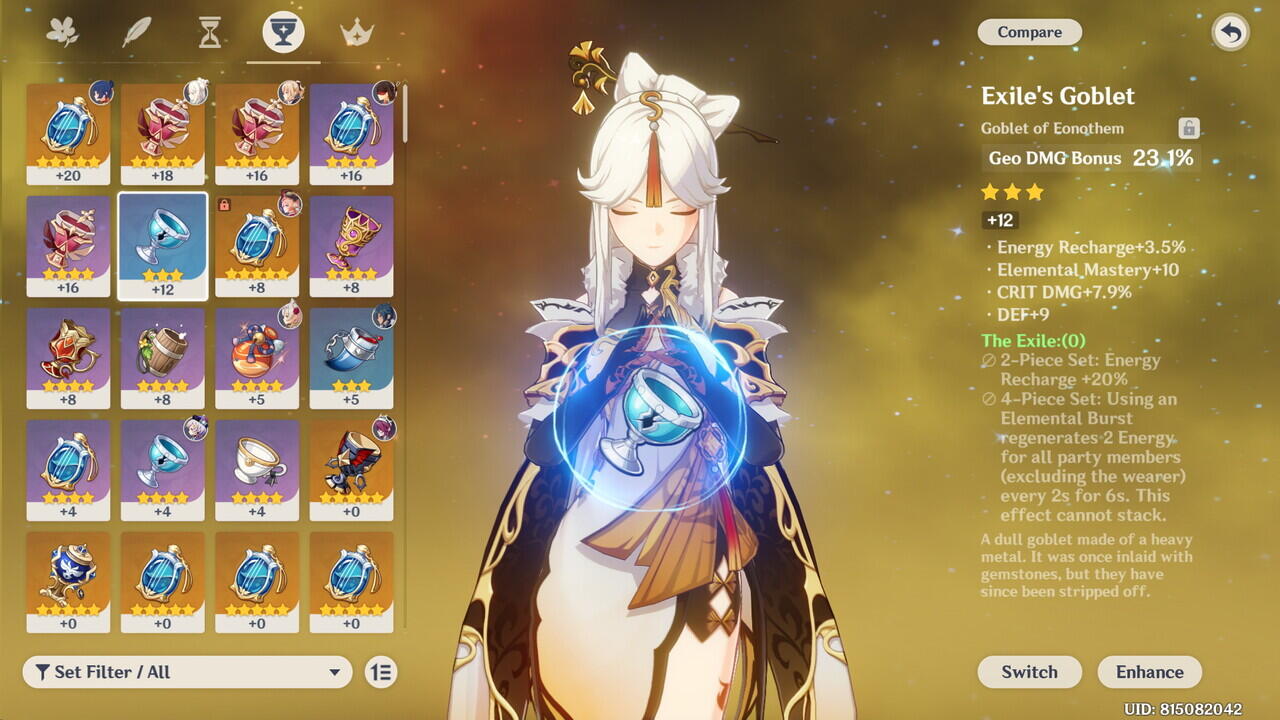Open the Set Filter dropdown
This screenshot has height=720, width=1280.
[x=187, y=672]
